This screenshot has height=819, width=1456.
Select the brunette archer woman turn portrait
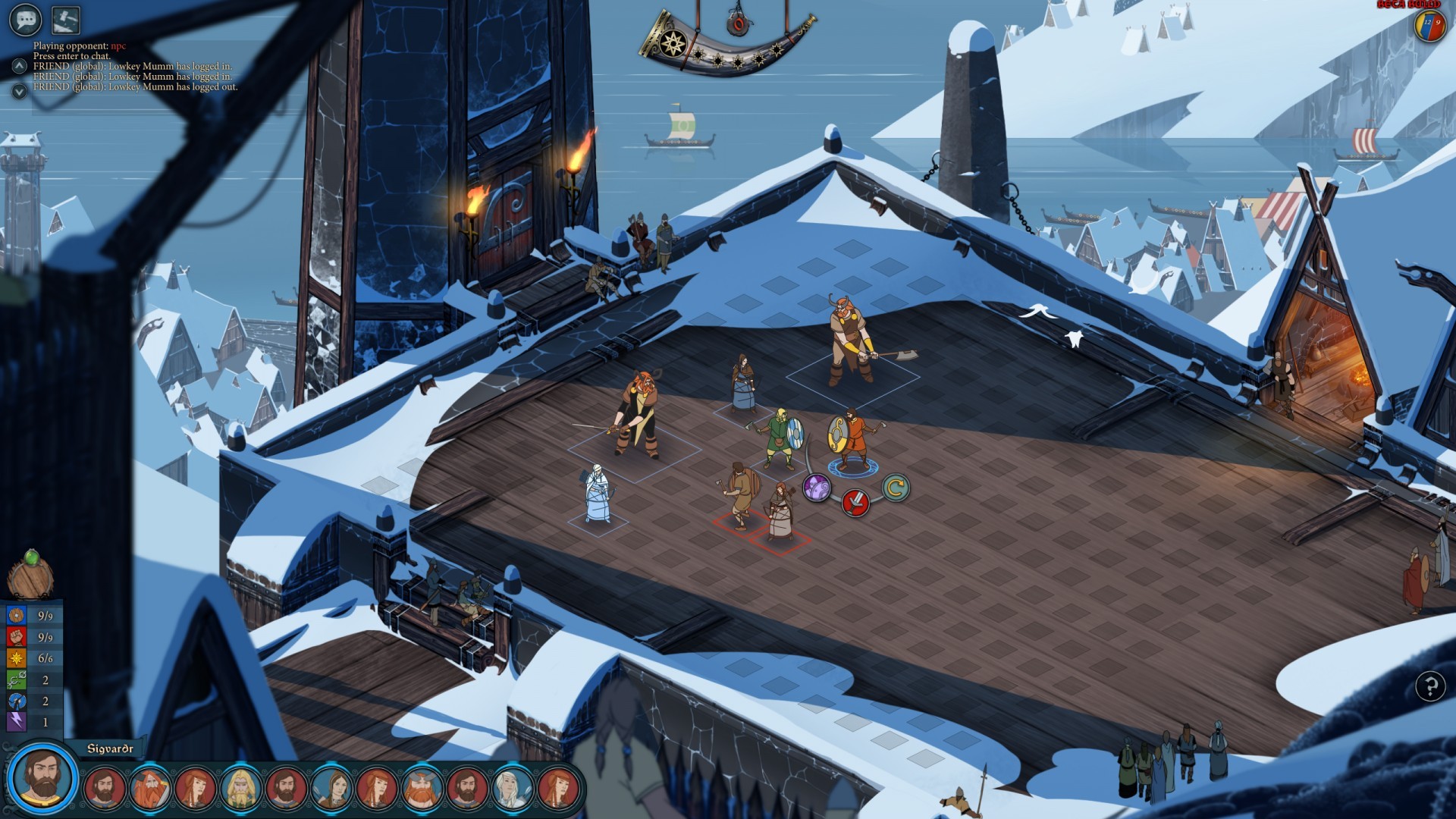click(x=331, y=788)
